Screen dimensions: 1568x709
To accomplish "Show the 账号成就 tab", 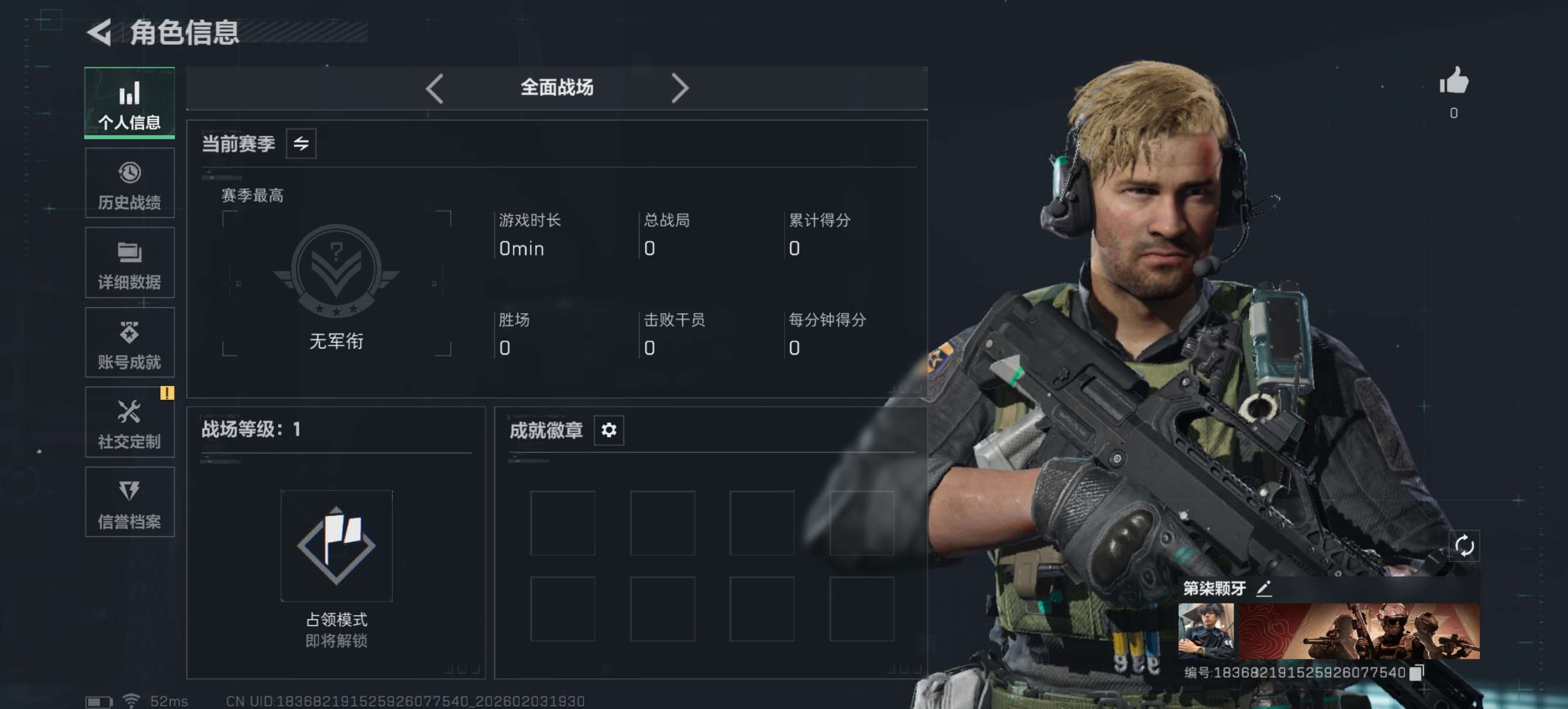I will point(129,343).
